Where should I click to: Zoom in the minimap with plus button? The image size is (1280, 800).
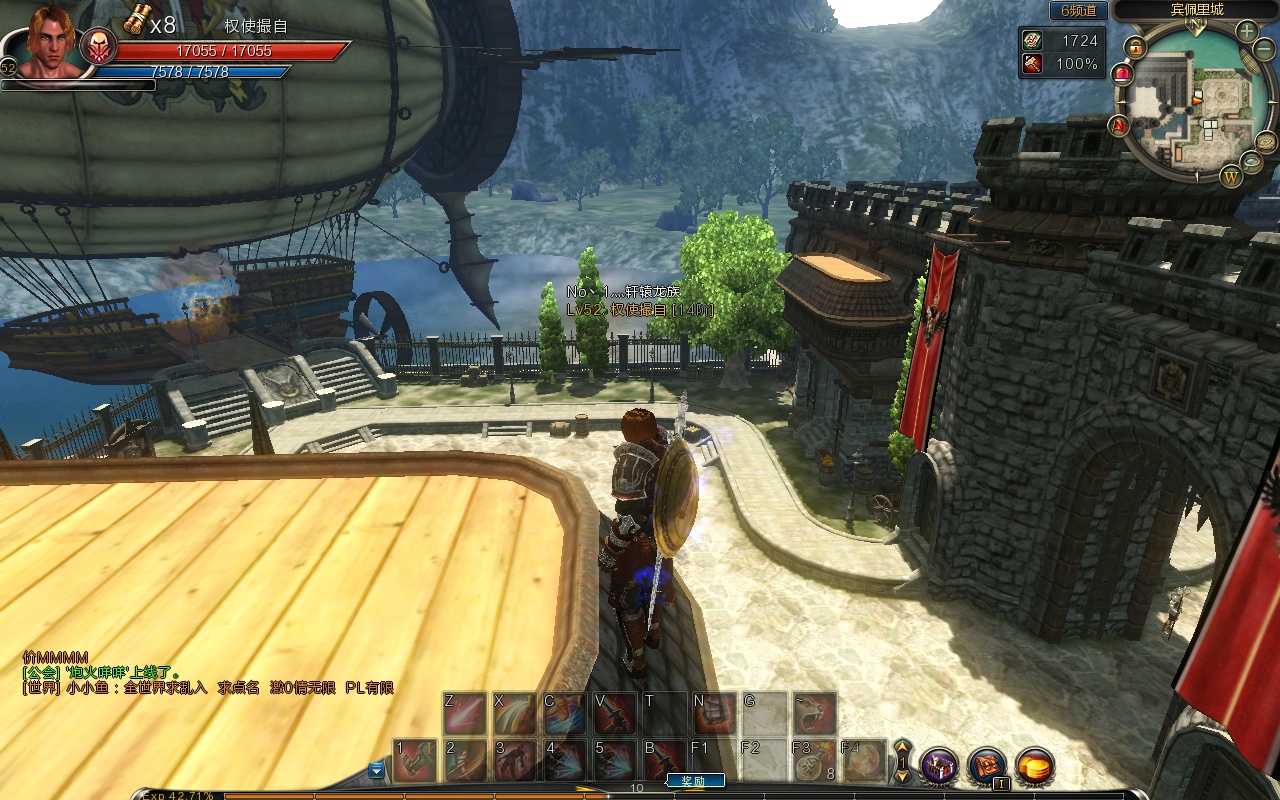pyautogui.click(x=1247, y=31)
